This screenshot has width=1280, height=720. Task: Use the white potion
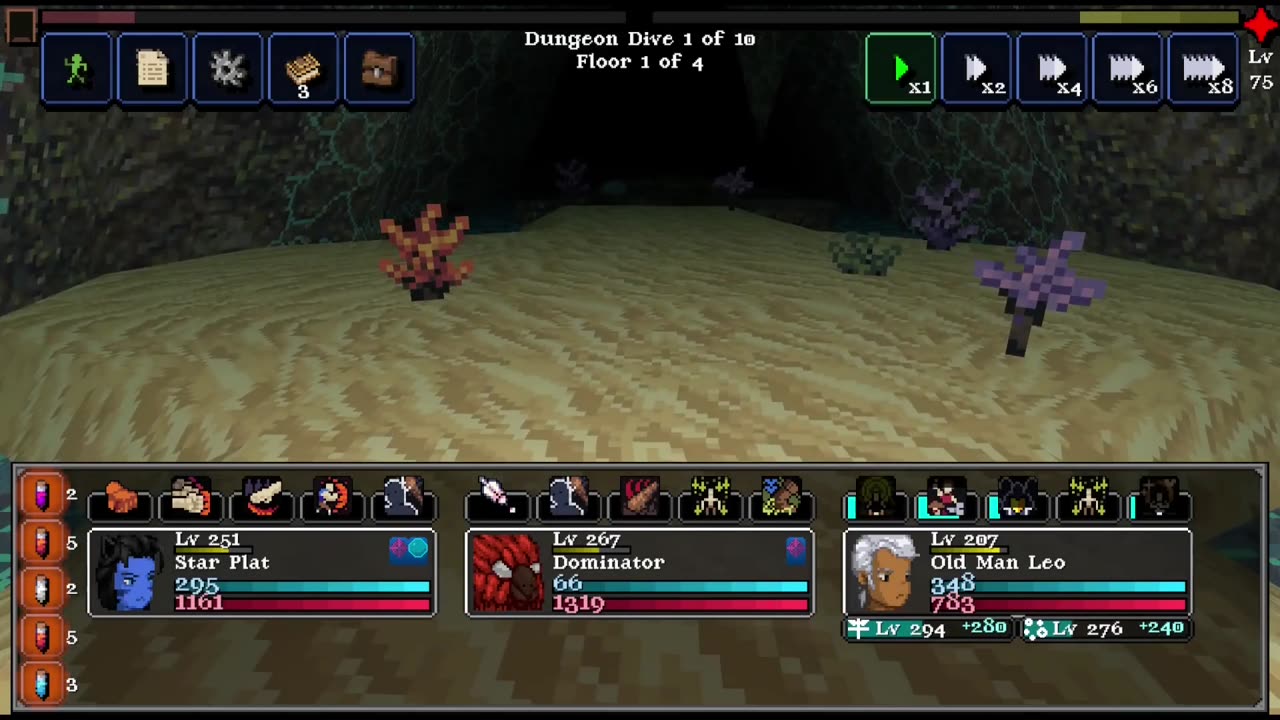point(42,589)
